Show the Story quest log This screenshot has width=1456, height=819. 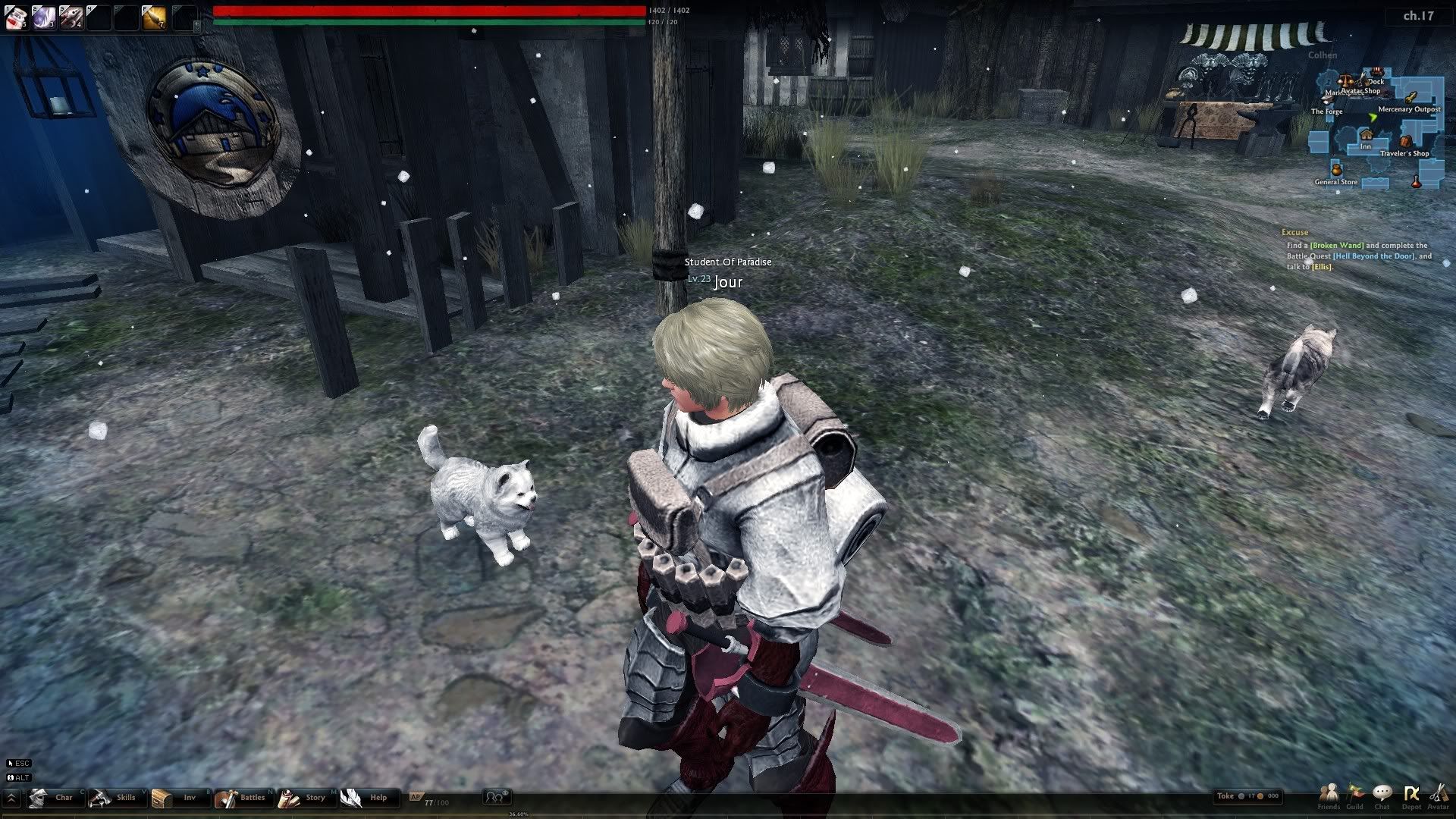(304, 798)
